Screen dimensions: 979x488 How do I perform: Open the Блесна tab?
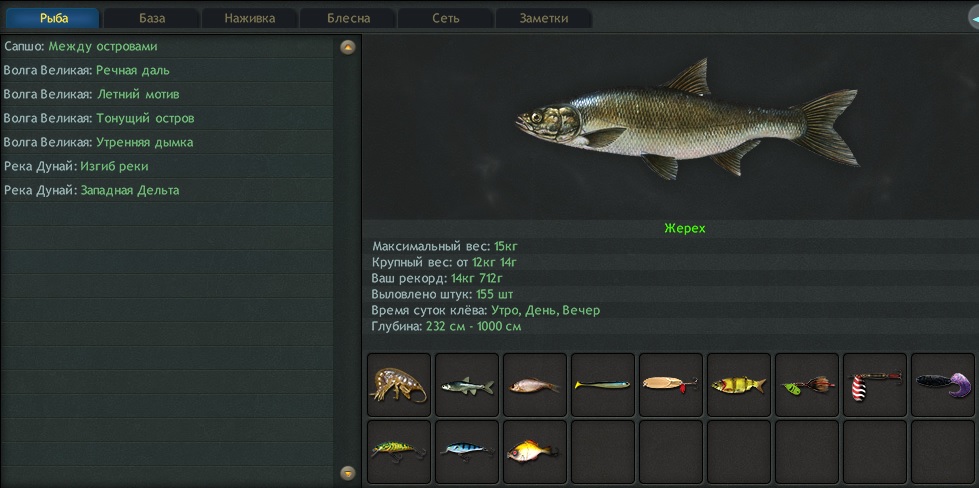pos(348,18)
